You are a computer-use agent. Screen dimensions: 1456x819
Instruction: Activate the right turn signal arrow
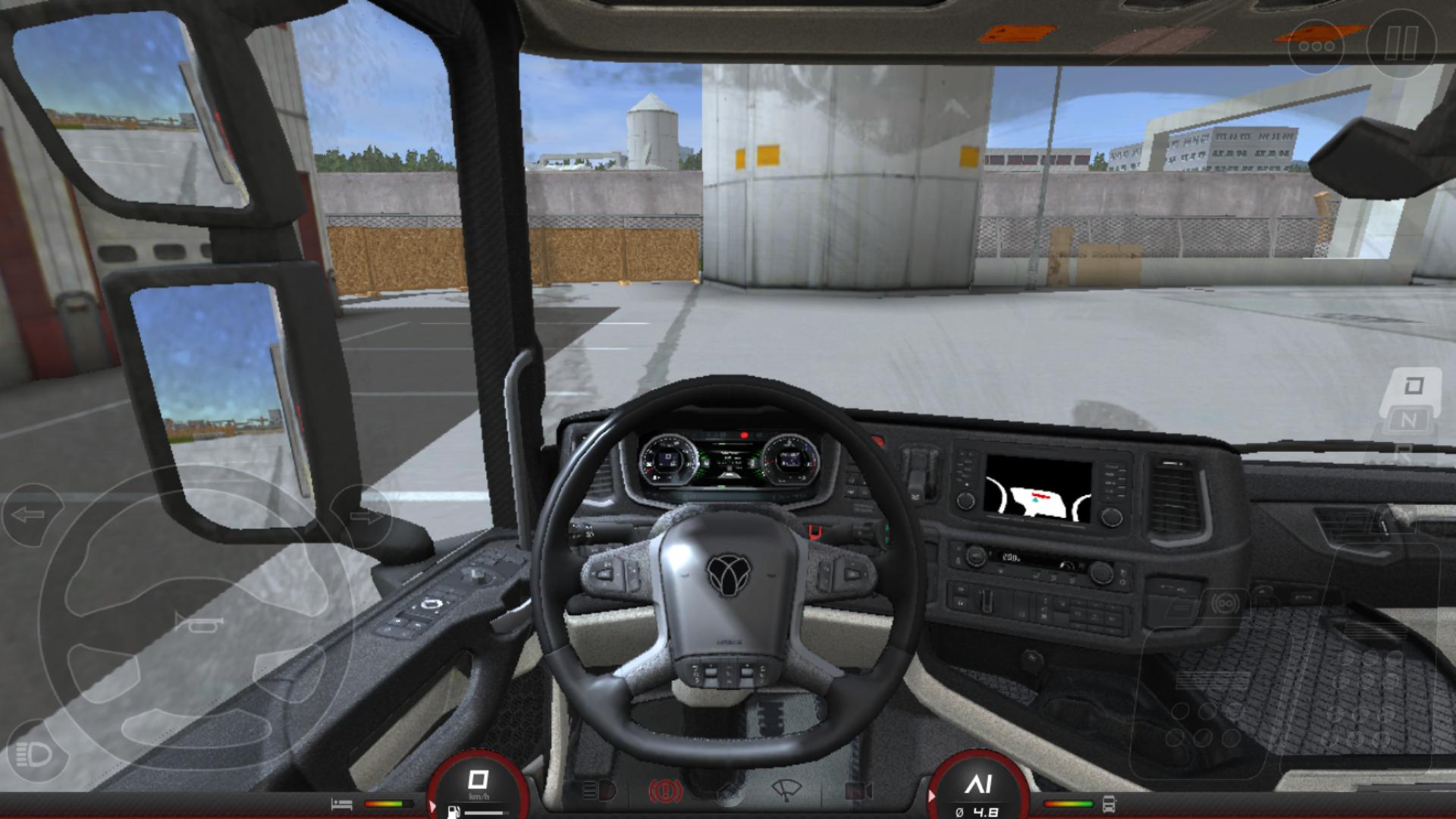tap(362, 518)
